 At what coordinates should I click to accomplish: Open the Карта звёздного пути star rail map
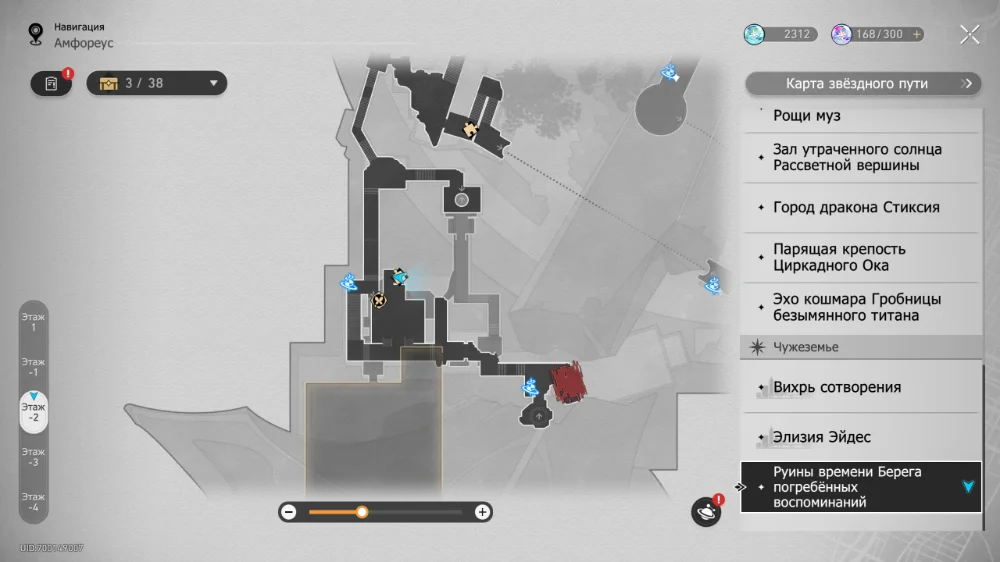point(862,84)
